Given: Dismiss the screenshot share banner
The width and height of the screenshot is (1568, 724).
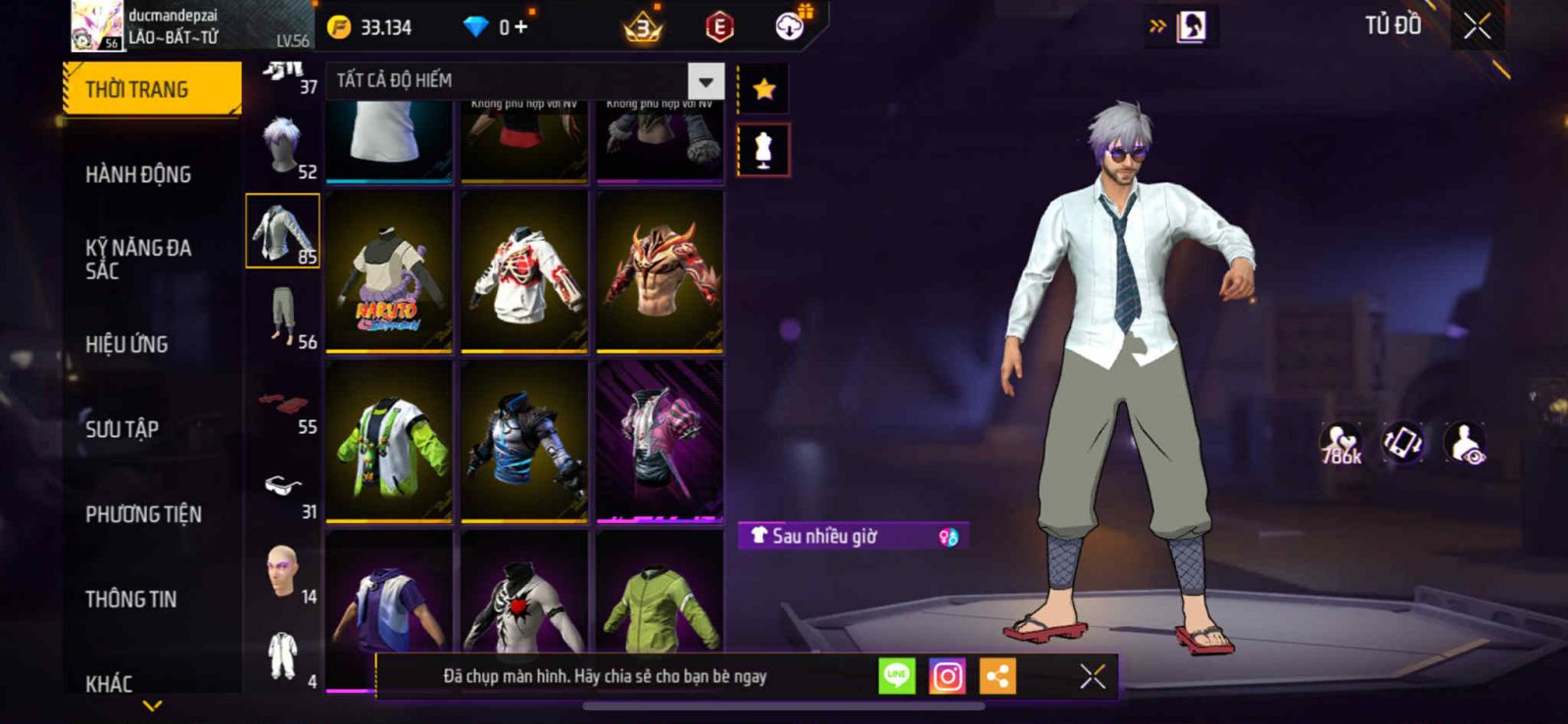Looking at the screenshot, I should pyautogui.click(x=1092, y=676).
